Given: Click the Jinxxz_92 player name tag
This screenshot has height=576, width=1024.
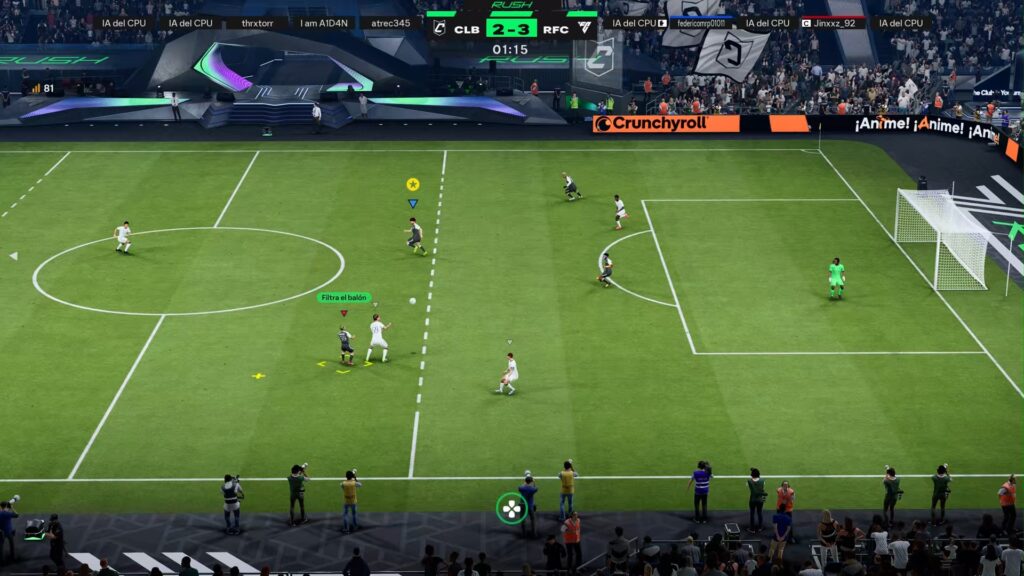Looking at the screenshot, I should (831, 23).
